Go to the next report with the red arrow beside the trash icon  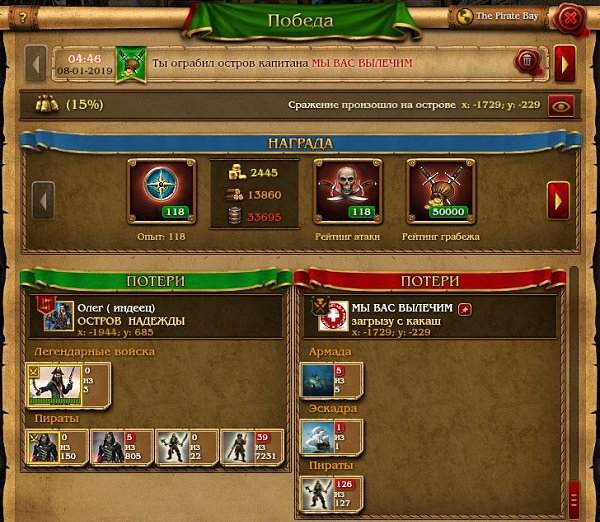[564, 64]
